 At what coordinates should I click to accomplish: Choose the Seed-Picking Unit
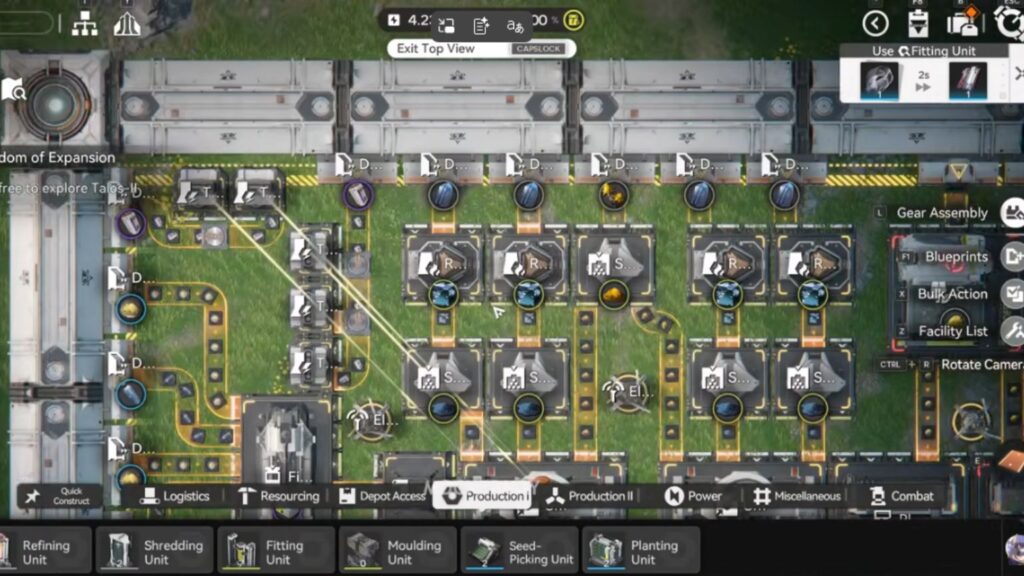pyautogui.click(x=519, y=551)
